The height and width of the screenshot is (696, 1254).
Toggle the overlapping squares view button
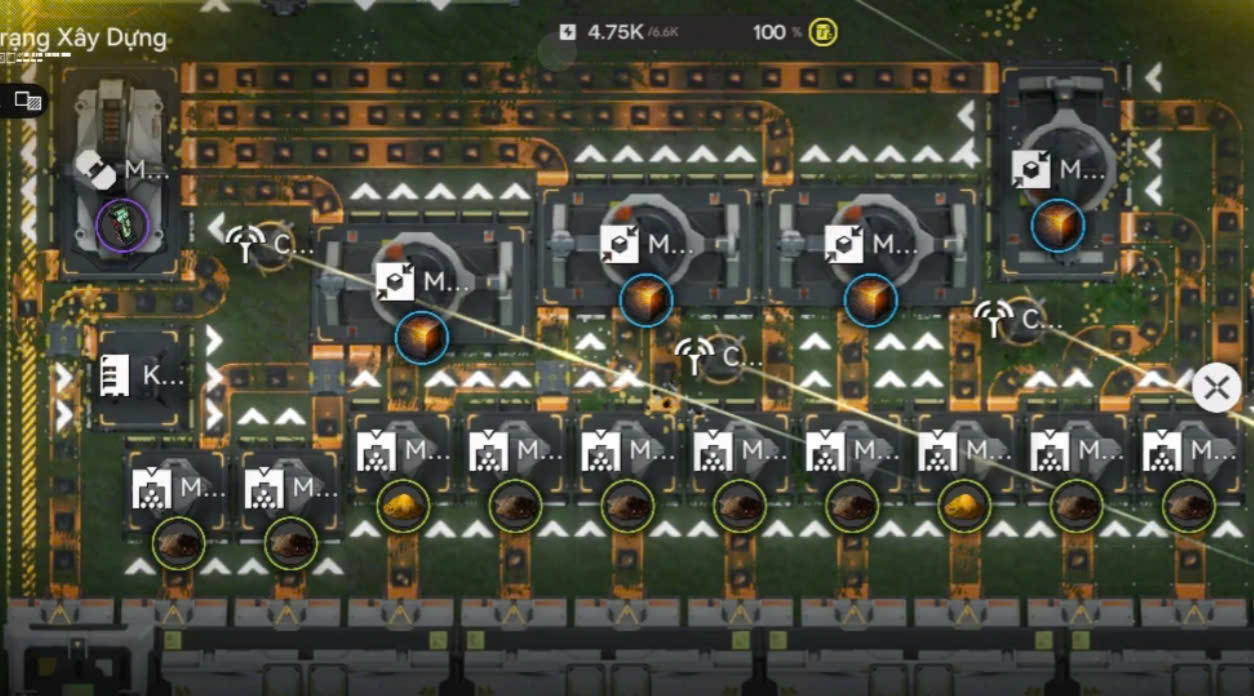(27, 99)
